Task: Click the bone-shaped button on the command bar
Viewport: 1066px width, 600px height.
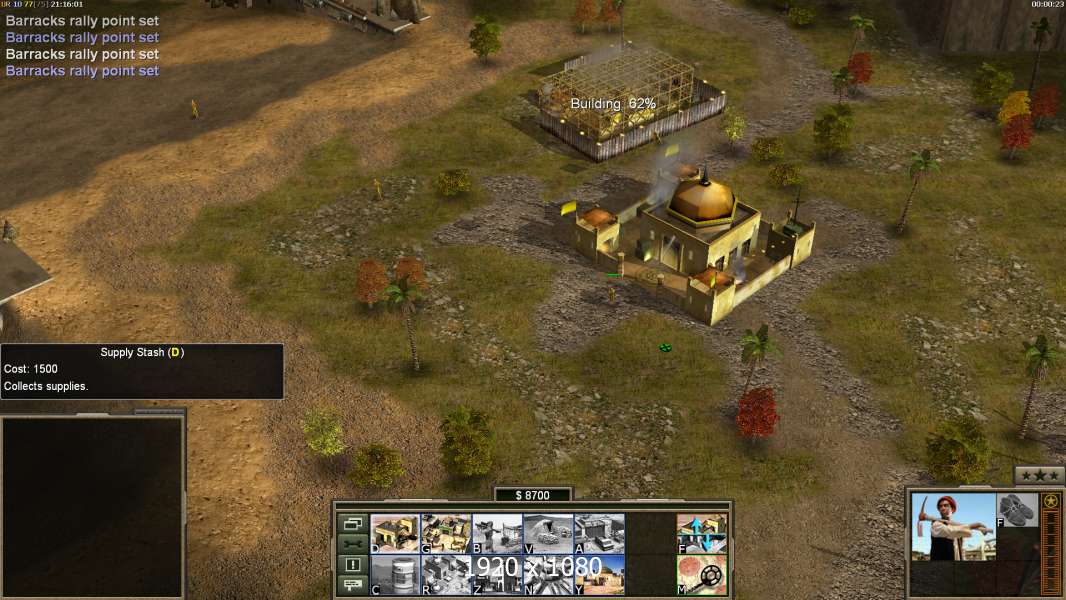Action: pyautogui.click(x=352, y=544)
